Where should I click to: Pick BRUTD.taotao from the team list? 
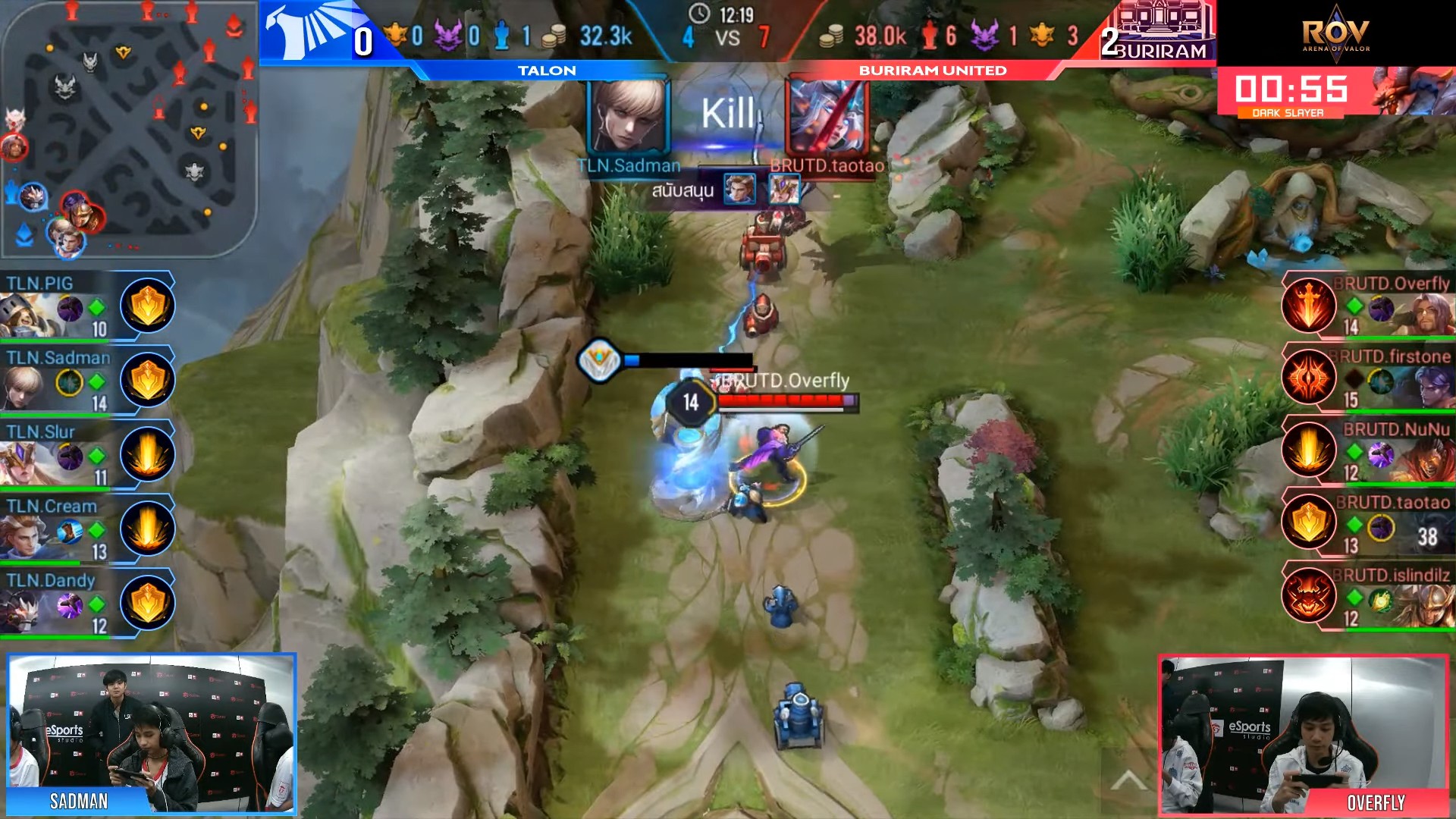[1369, 524]
